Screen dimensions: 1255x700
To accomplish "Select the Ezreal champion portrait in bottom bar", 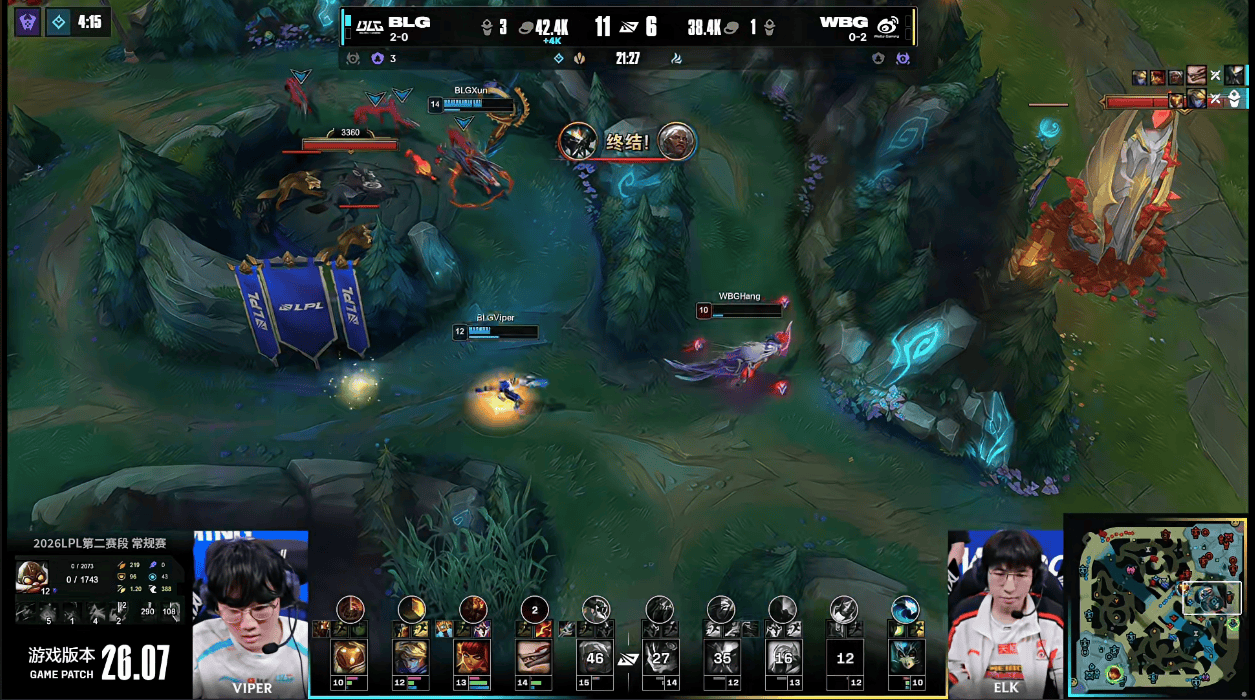I will tap(411, 658).
